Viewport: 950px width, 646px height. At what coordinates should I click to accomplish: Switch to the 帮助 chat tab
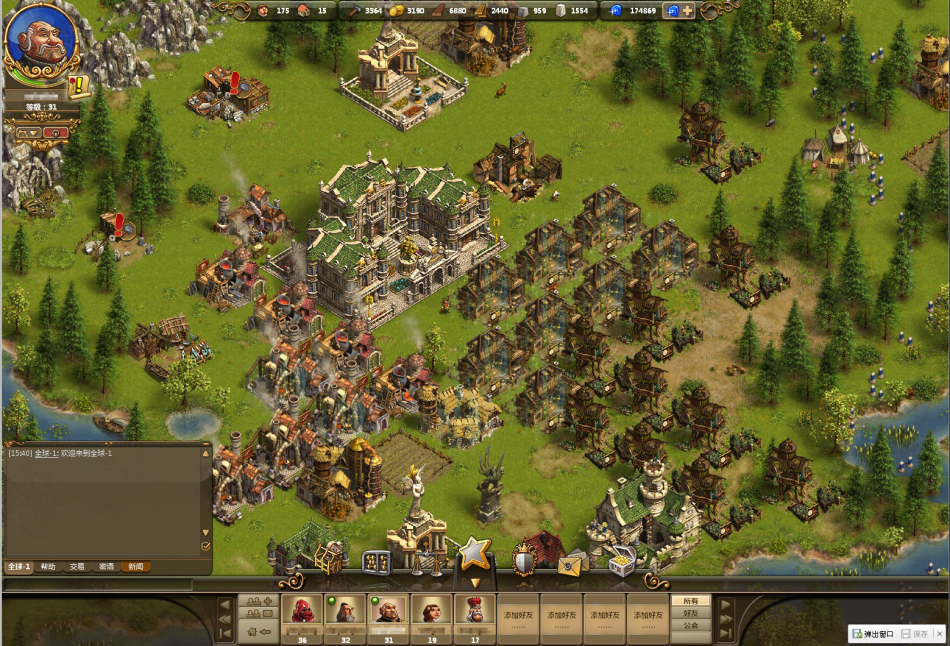click(48, 567)
